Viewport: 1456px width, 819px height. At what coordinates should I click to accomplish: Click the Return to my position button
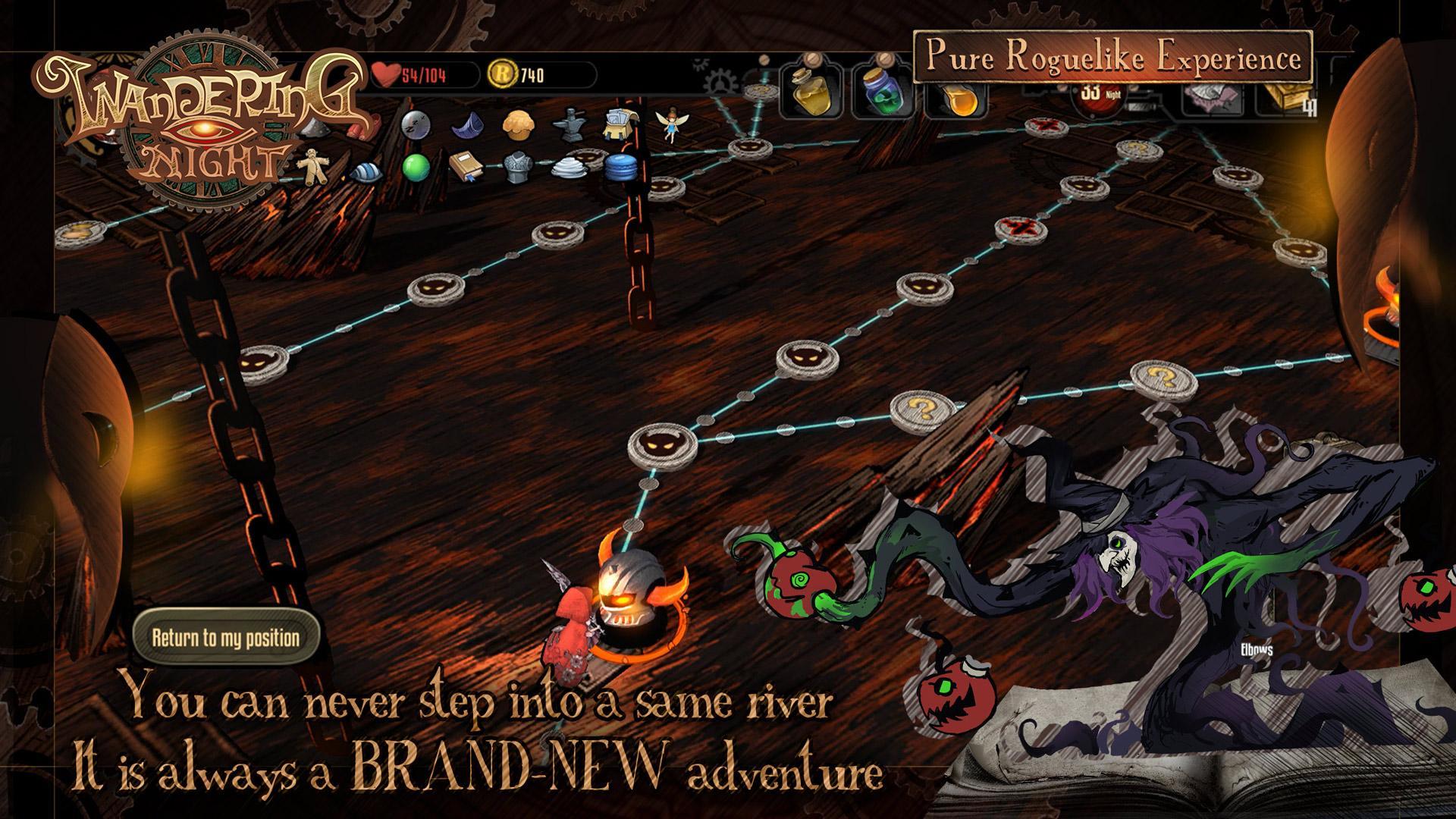pos(226,637)
